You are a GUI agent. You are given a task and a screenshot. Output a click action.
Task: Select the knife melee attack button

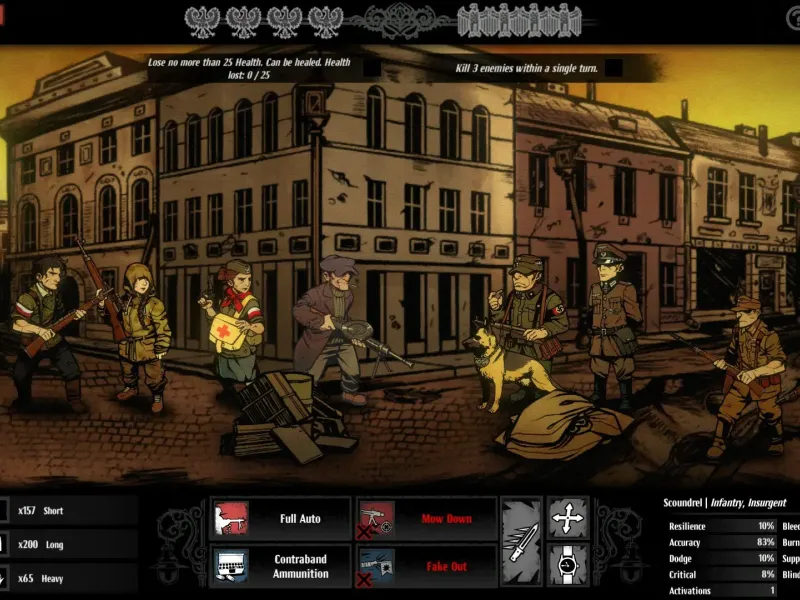[x=521, y=543]
